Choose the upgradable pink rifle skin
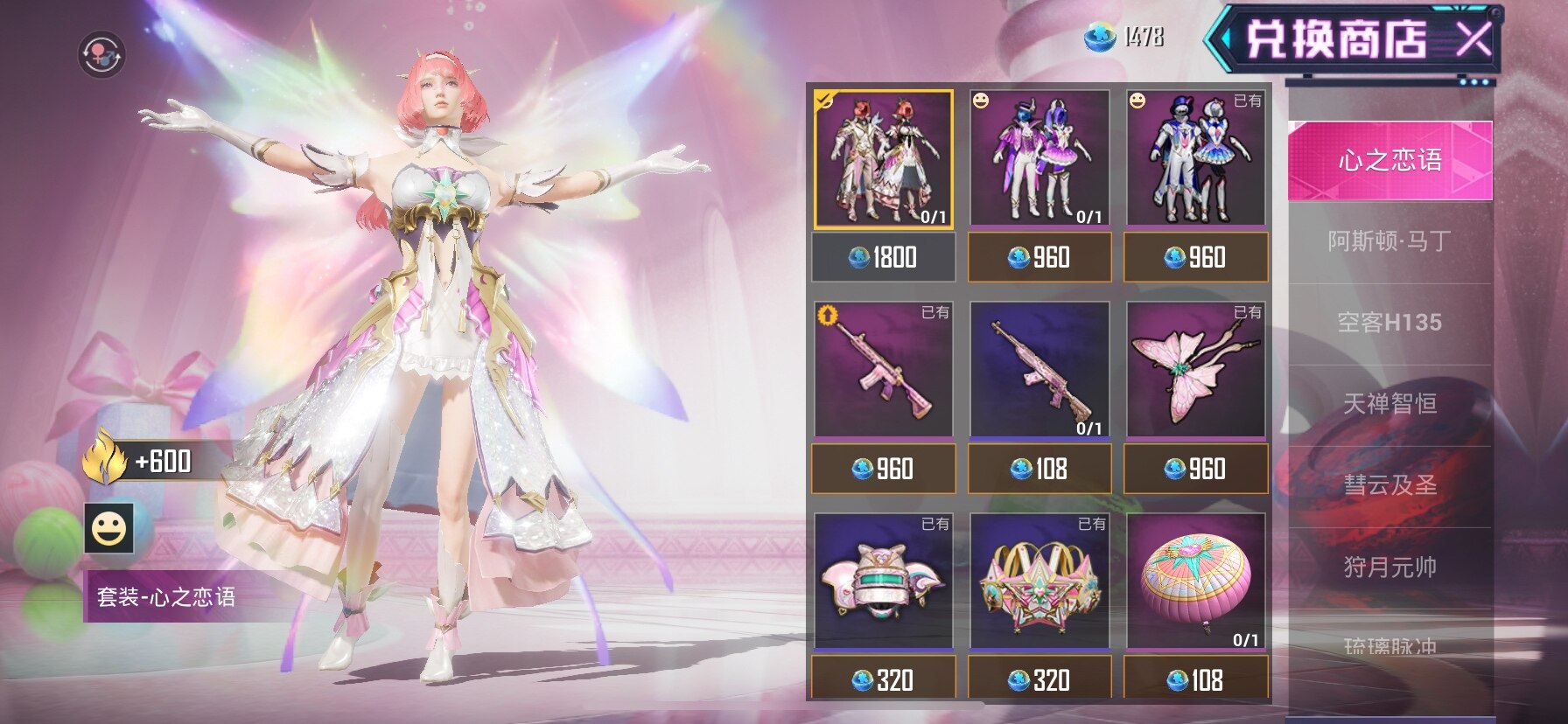This screenshot has width=1568, height=724. click(883, 370)
